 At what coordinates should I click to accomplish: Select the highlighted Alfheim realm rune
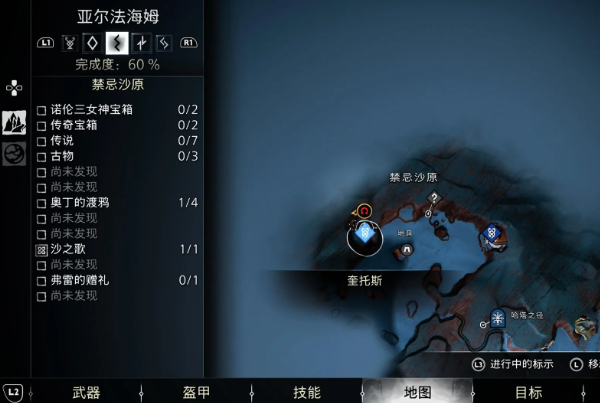tap(117, 43)
